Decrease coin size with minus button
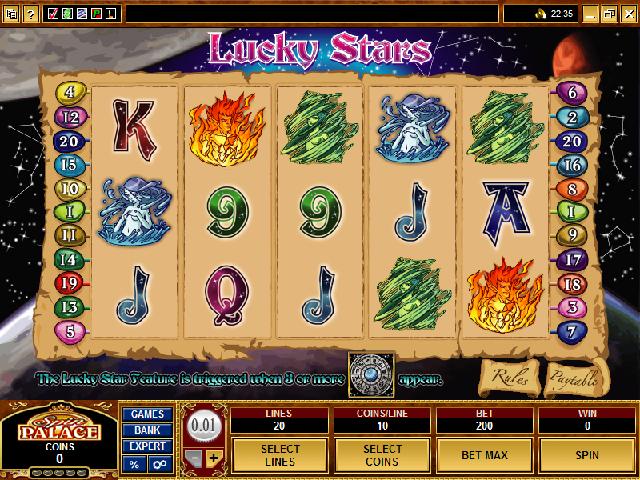Image resolution: width=640 pixels, height=480 pixels. coord(194,458)
